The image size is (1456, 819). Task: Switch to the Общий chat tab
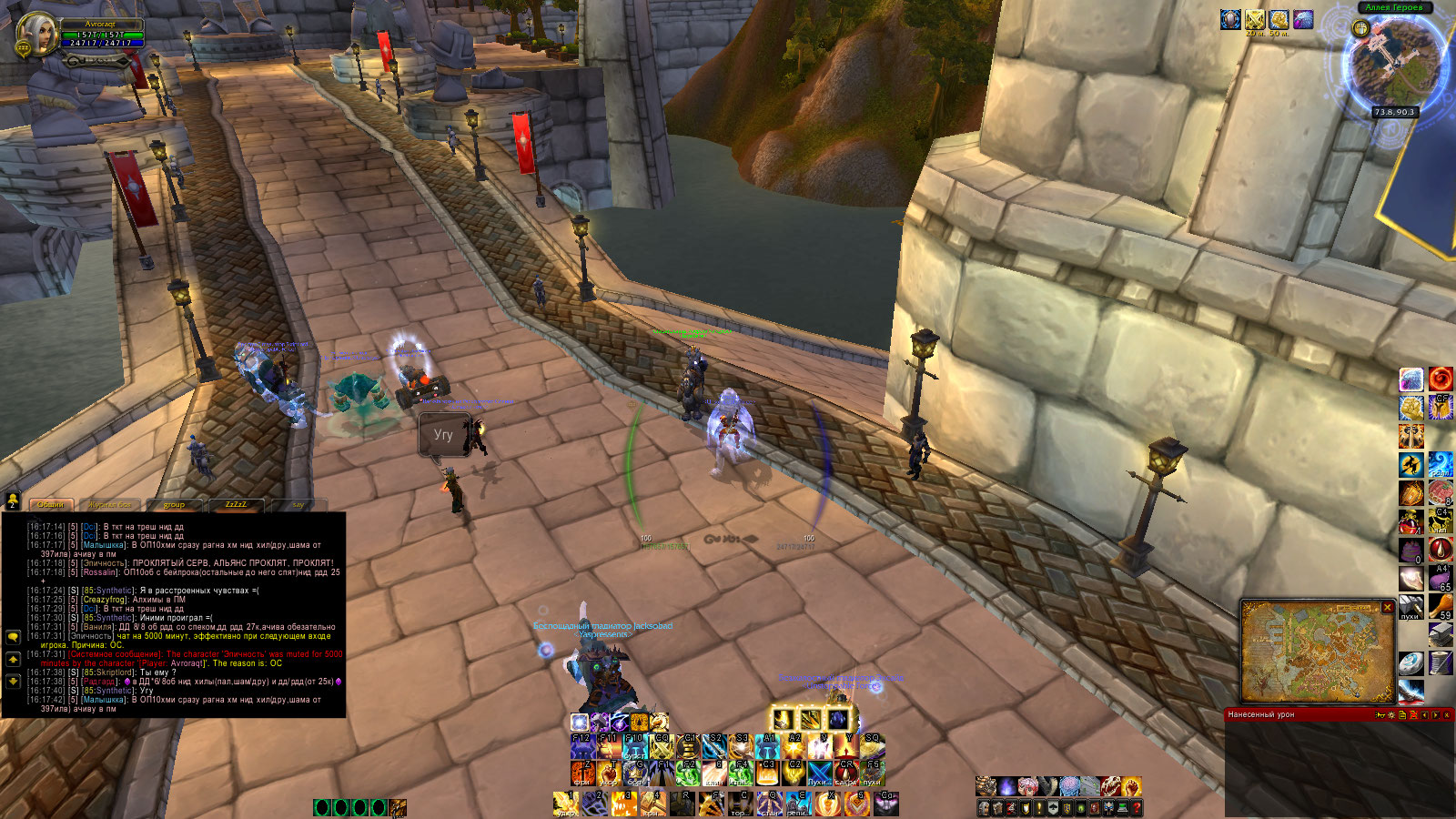pos(51,504)
